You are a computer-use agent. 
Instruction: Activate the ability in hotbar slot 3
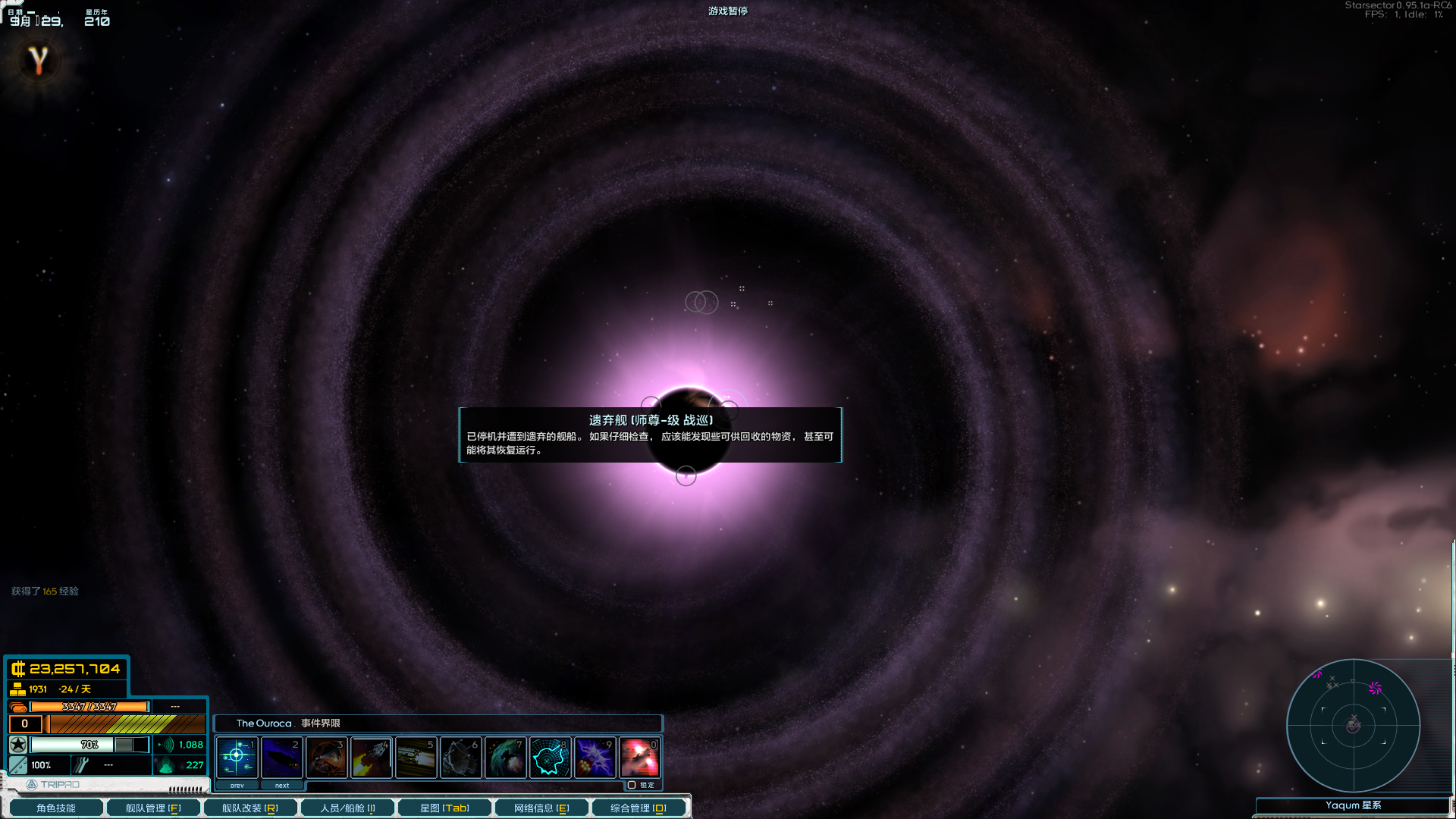[327, 757]
